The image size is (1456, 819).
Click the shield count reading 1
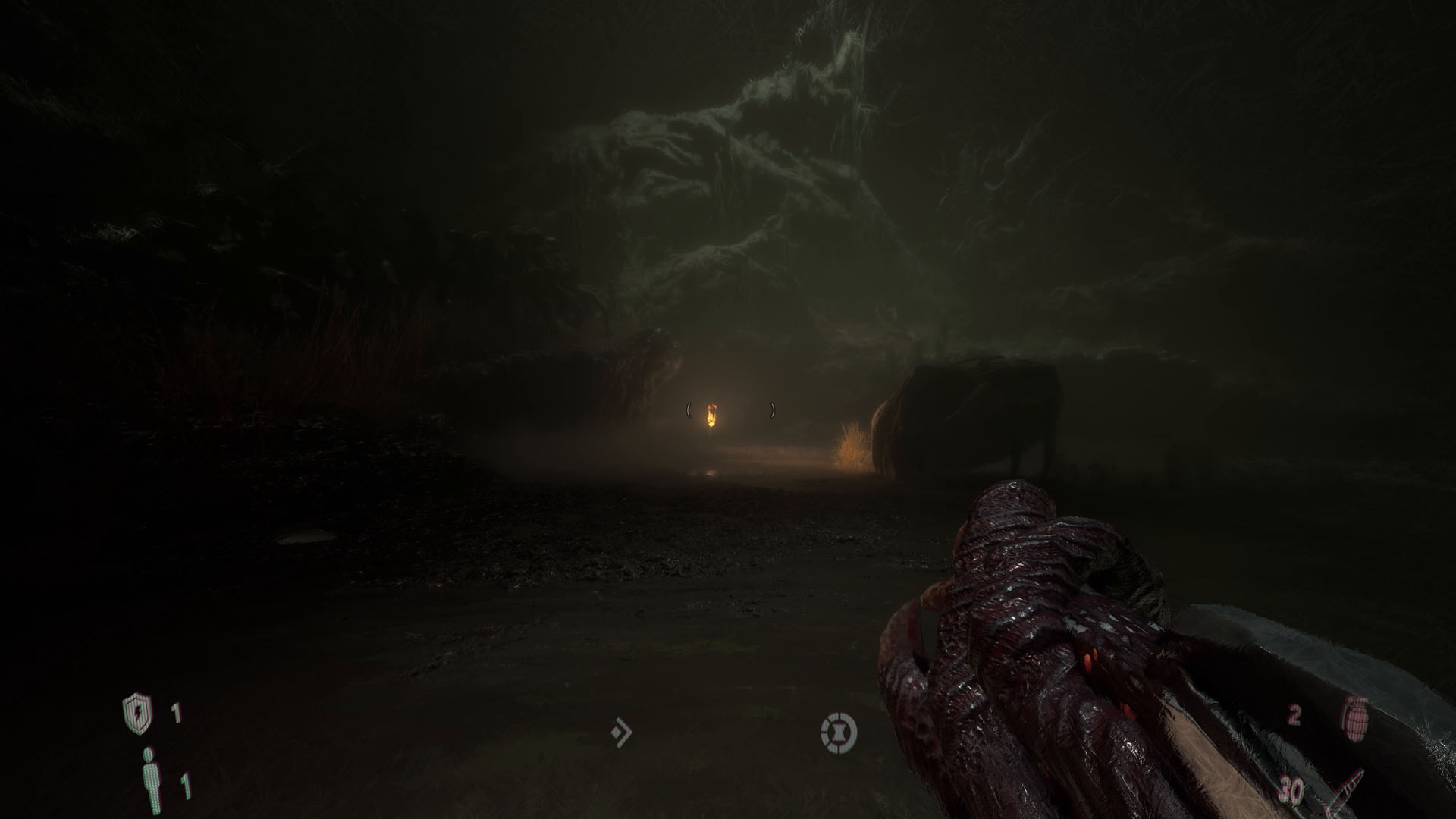(x=174, y=711)
